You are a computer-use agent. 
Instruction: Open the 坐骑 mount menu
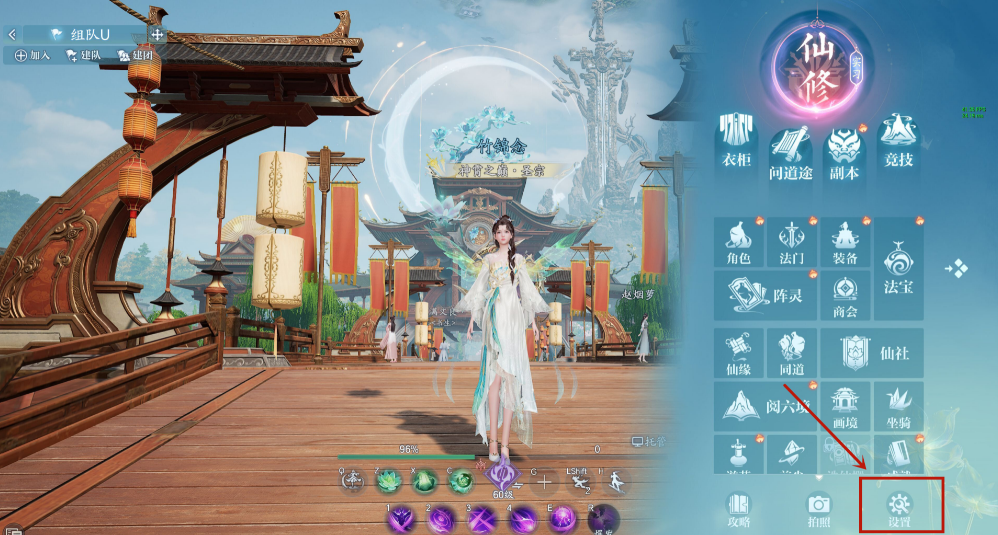coord(898,408)
